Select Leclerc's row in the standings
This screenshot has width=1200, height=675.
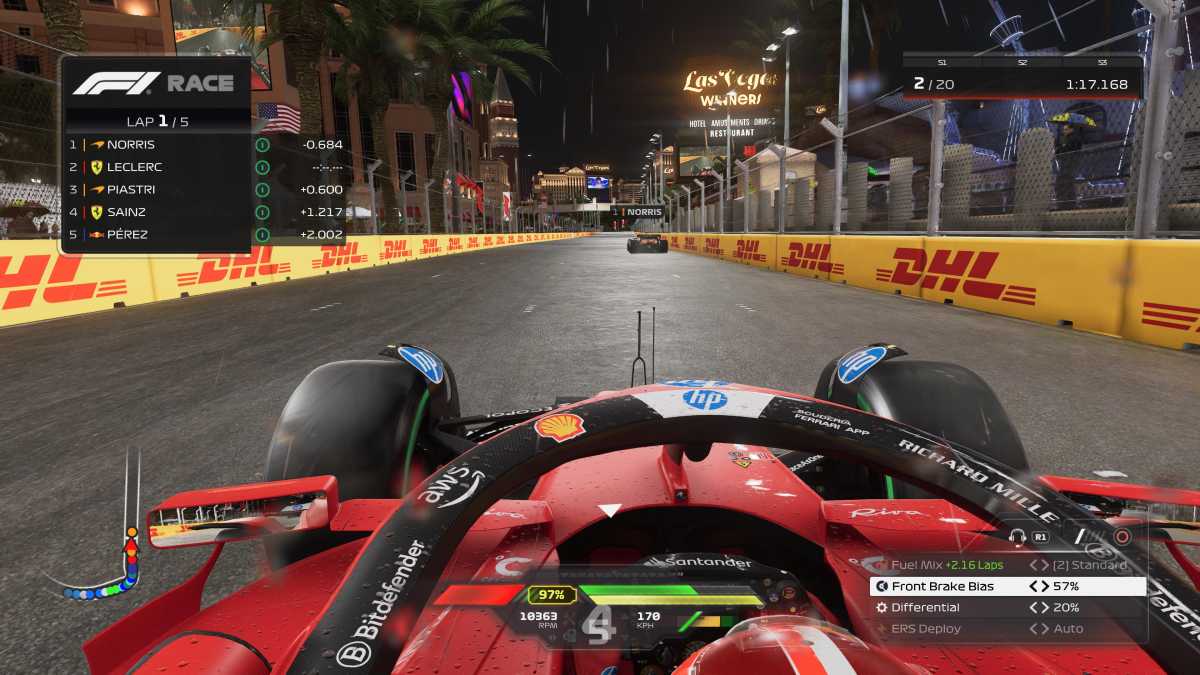[x=156, y=167]
